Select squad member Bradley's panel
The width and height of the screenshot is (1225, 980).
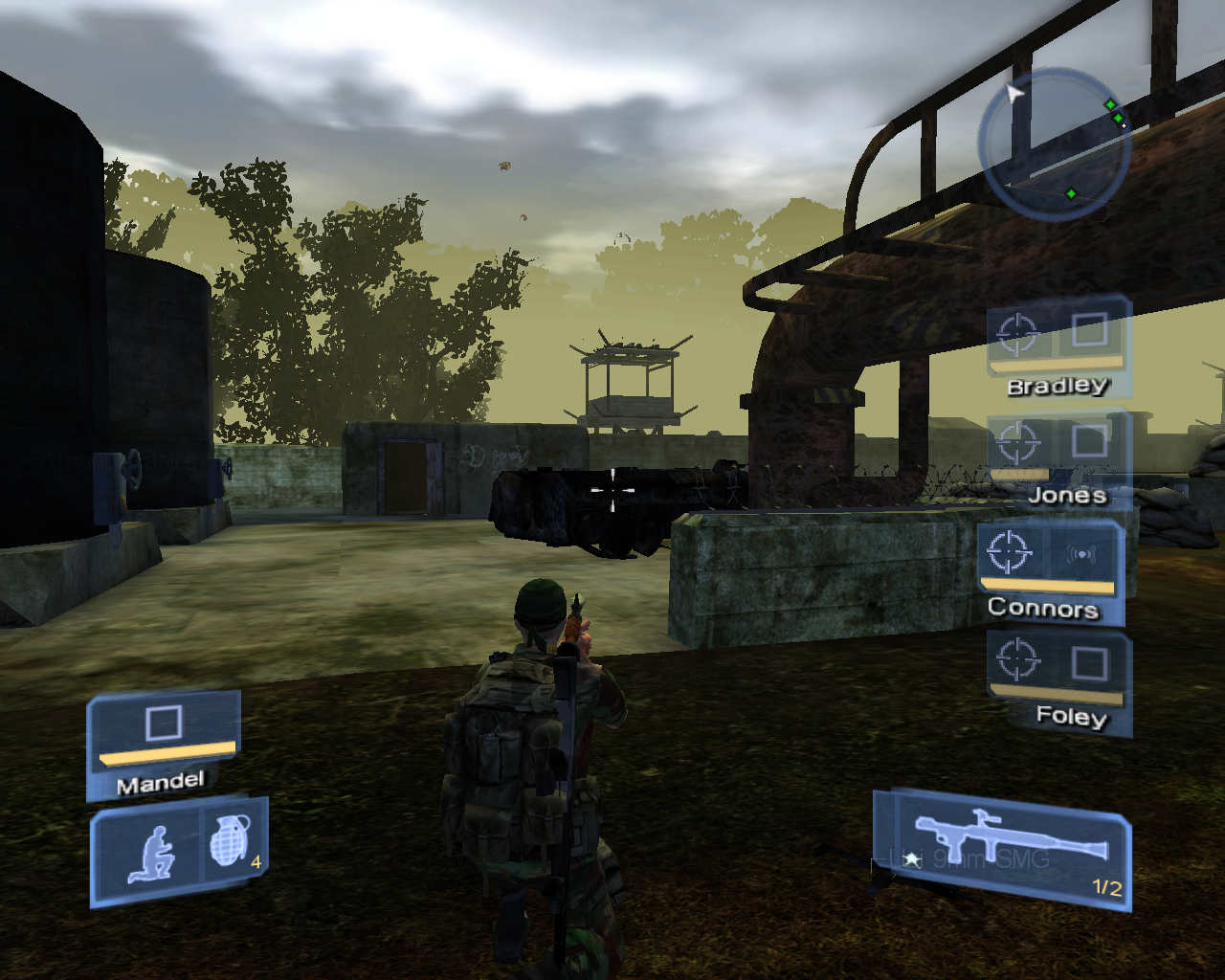click(x=1058, y=345)
